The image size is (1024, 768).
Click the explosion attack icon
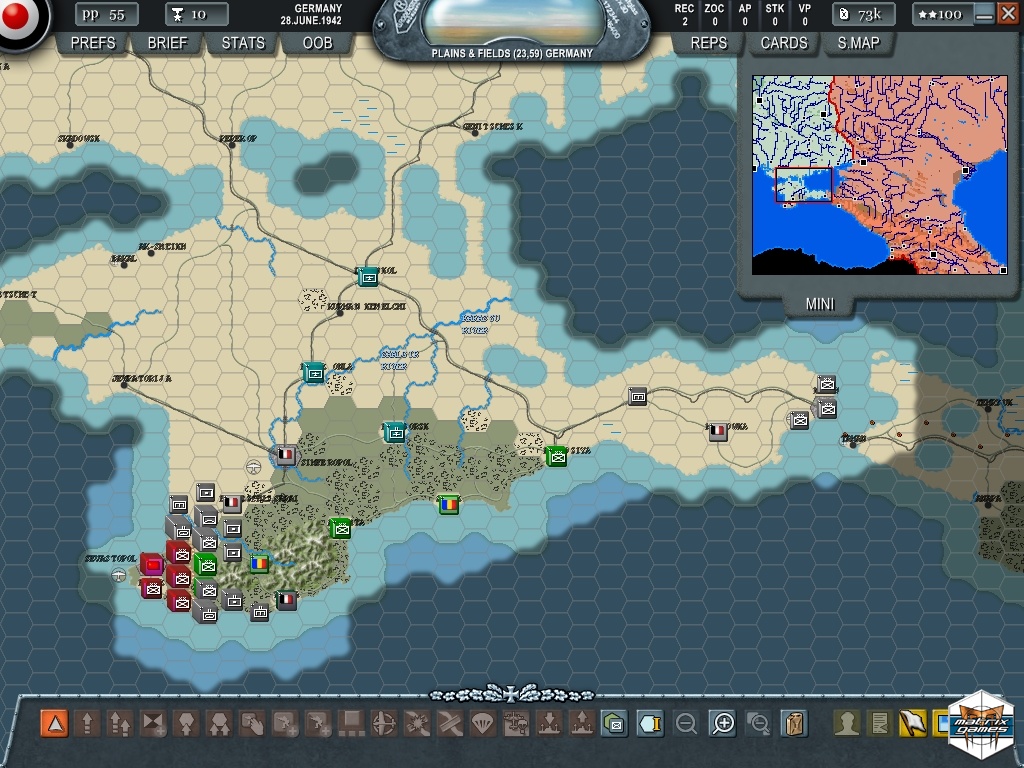pyautogui.click(x=417, y=723)
